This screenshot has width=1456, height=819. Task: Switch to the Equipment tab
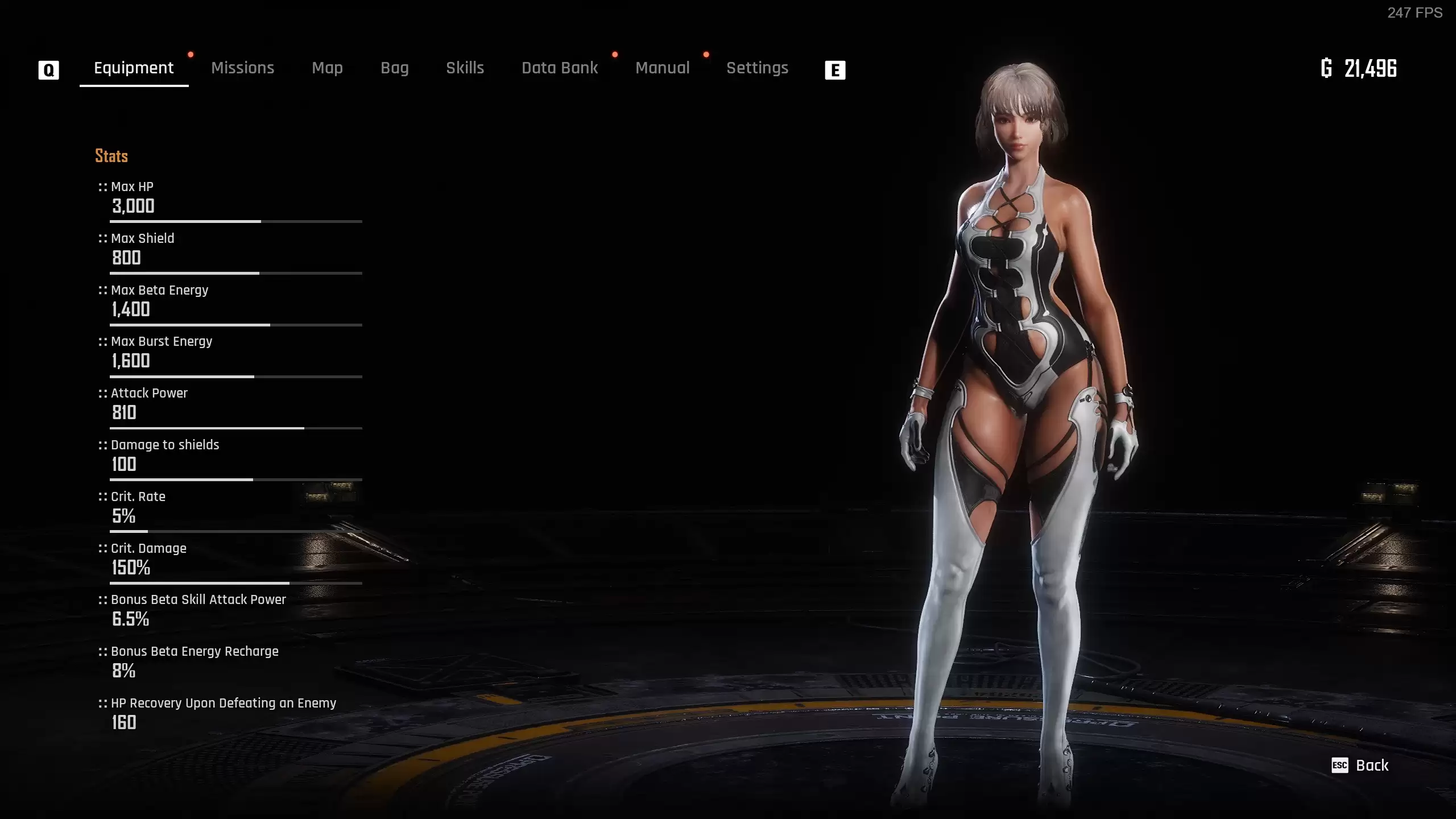coord(134,68)
